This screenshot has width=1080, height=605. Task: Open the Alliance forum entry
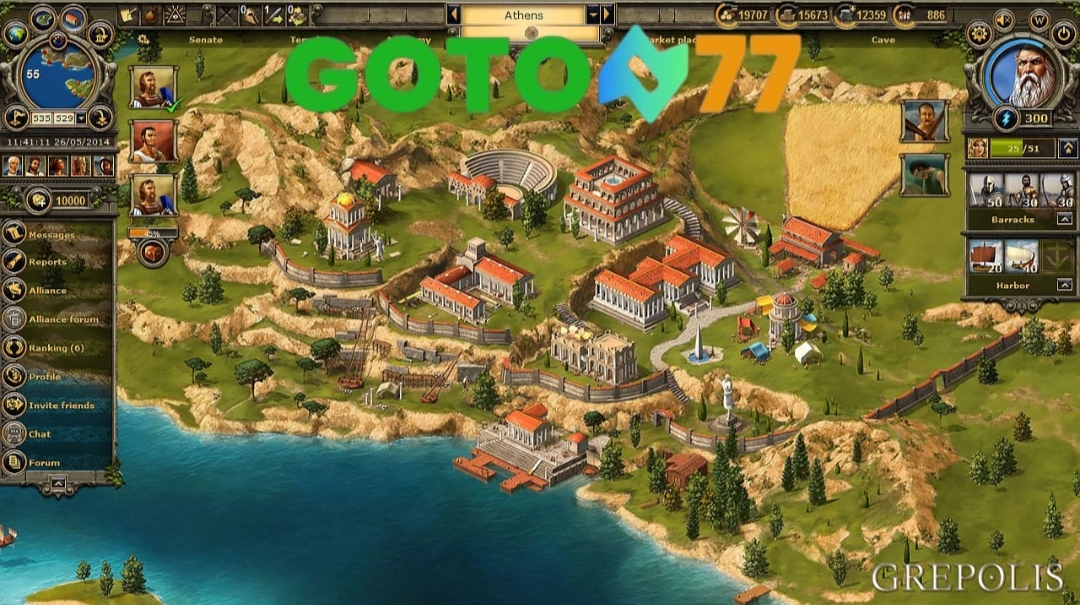click(63, 319)
